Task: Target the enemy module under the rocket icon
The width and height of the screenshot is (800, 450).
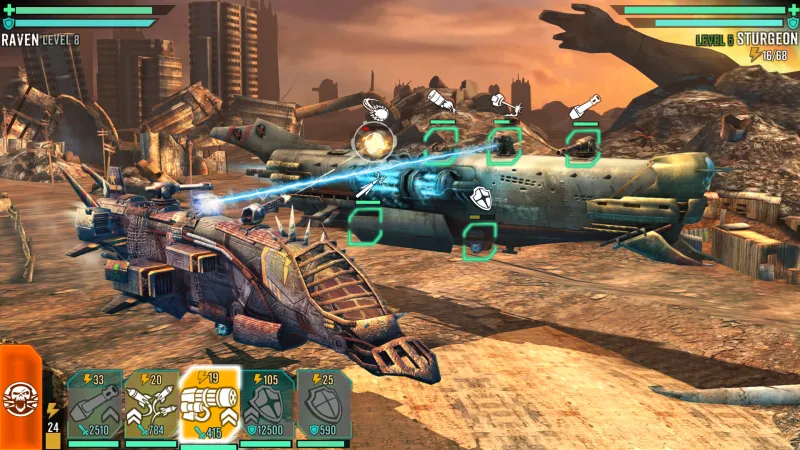Action: pos(366,224)
